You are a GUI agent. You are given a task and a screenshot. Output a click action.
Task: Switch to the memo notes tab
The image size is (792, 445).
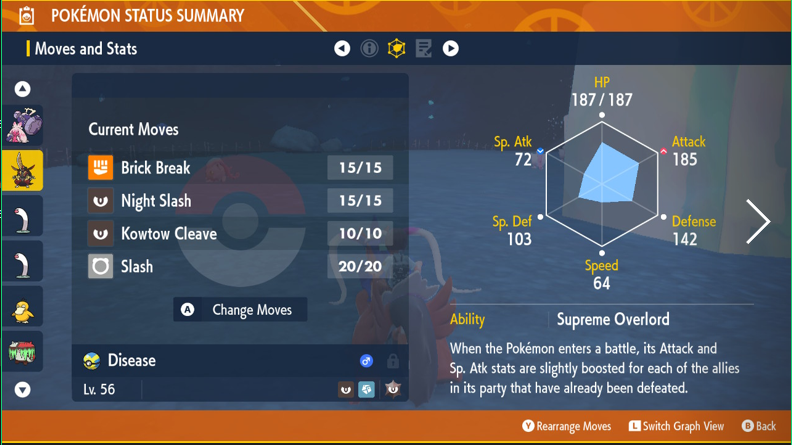point(423,48)
